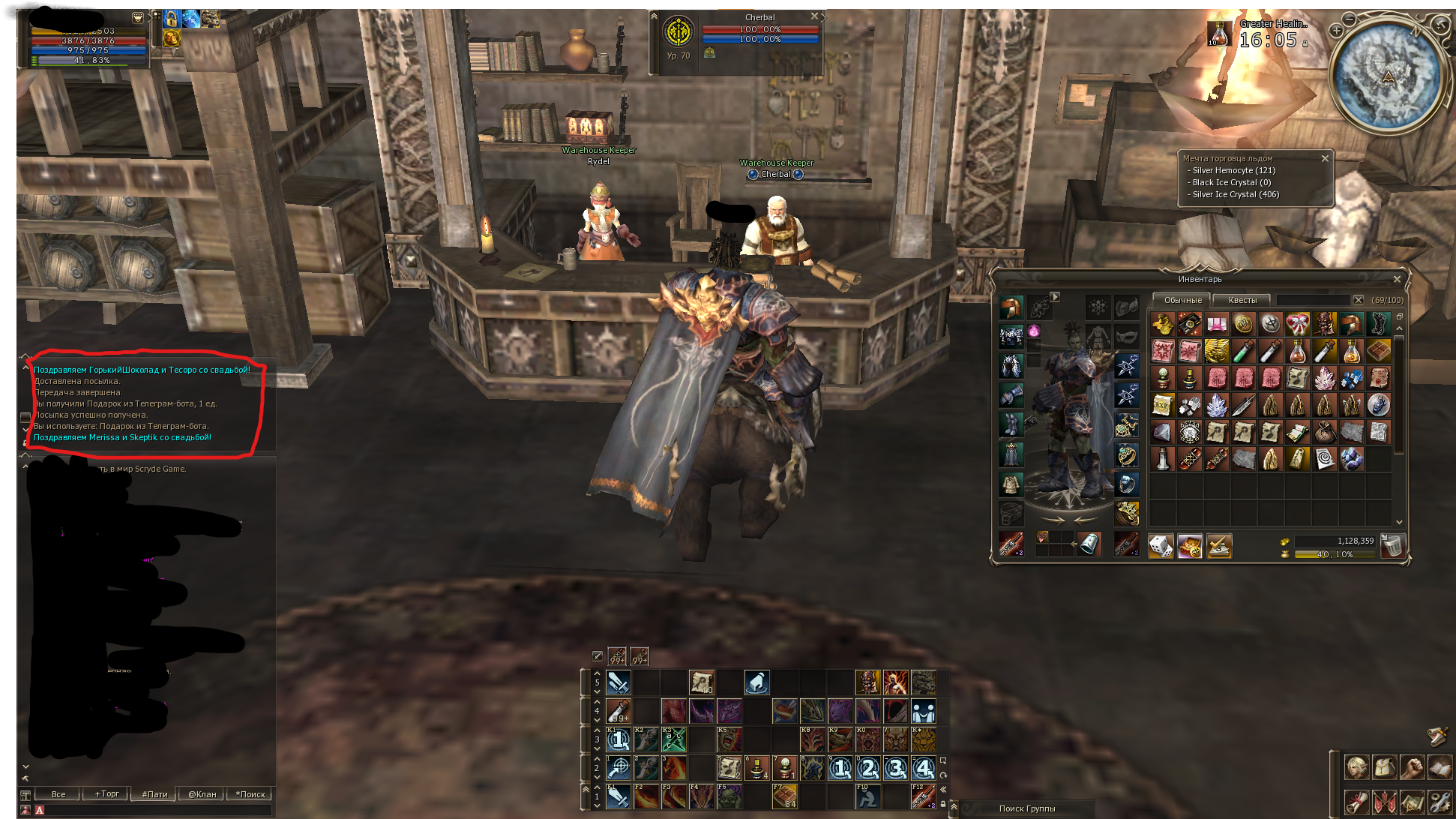Use the F7 chocolate bar hotbar slot
The image size is (1456, 819).
tap(785, 796)
